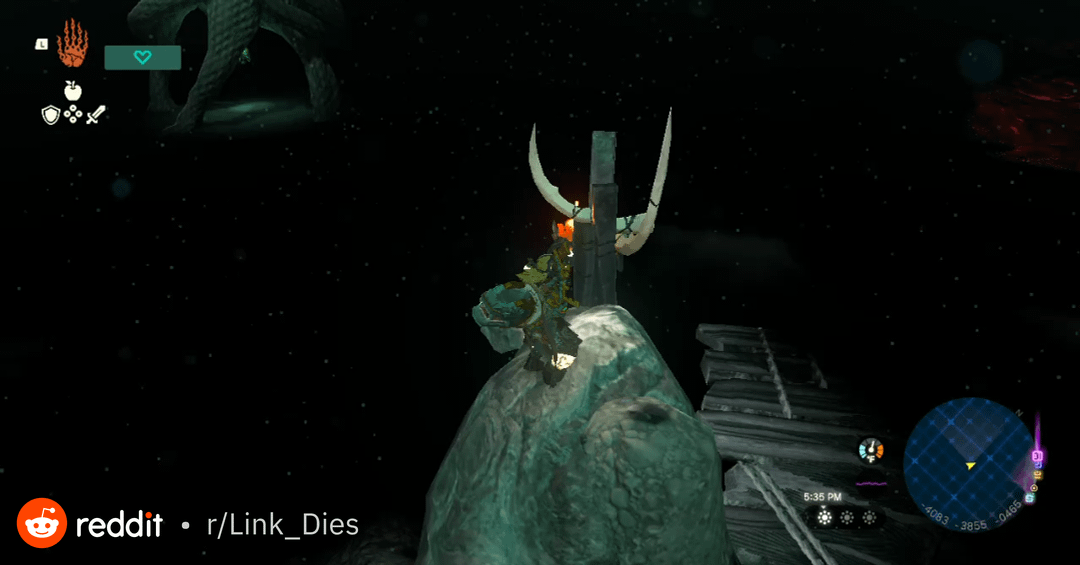Click the pink pin marker beside the minimap
The width and height of the screenshot is (1080, 565).
tap(1037, 457)
